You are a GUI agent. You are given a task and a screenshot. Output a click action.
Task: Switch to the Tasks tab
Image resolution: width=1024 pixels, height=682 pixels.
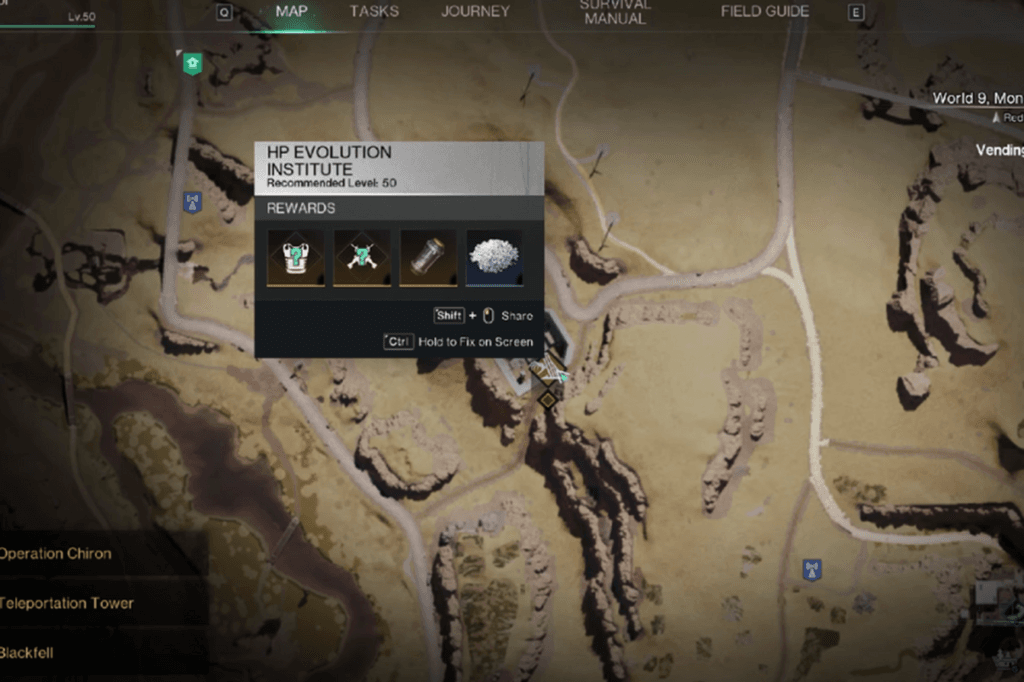pyautogui.click(x=374, y=12)
